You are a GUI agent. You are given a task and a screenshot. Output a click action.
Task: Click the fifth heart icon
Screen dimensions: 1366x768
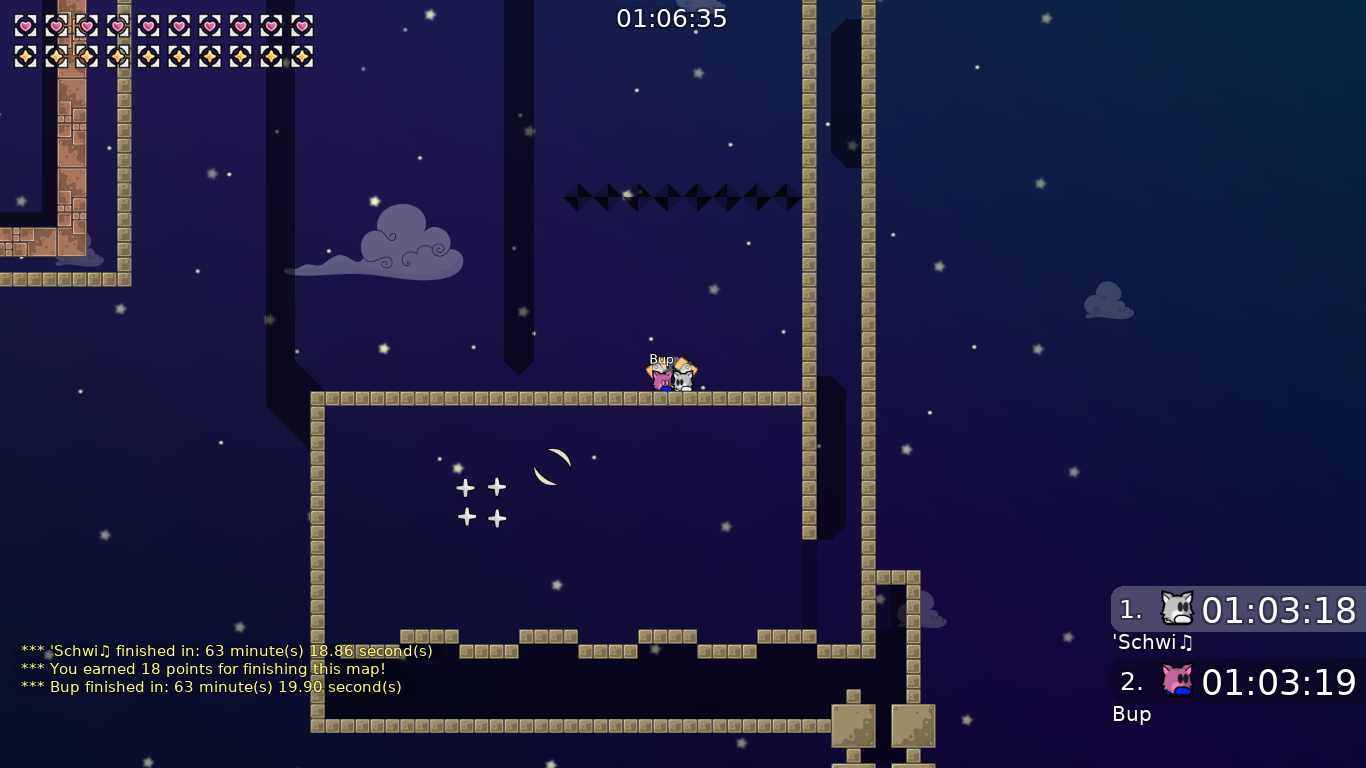[149, 25]
